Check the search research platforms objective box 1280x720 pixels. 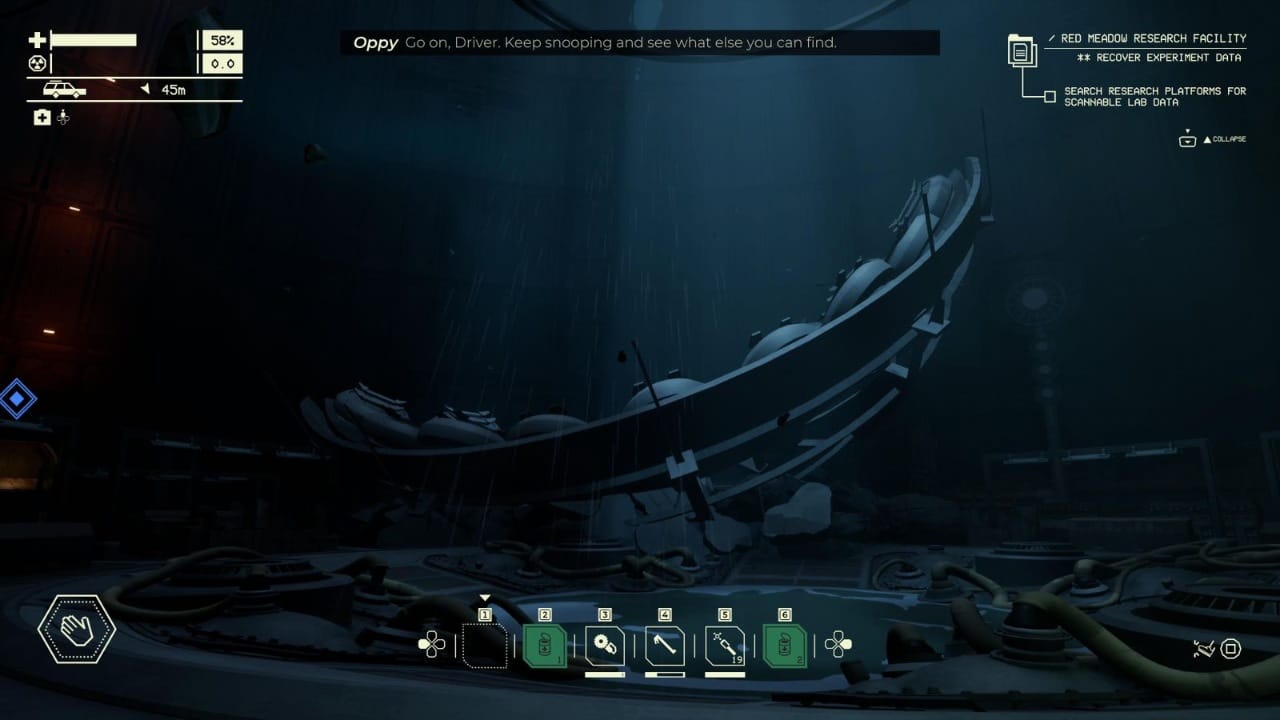pyautogui.click(x=1049, y=97)
